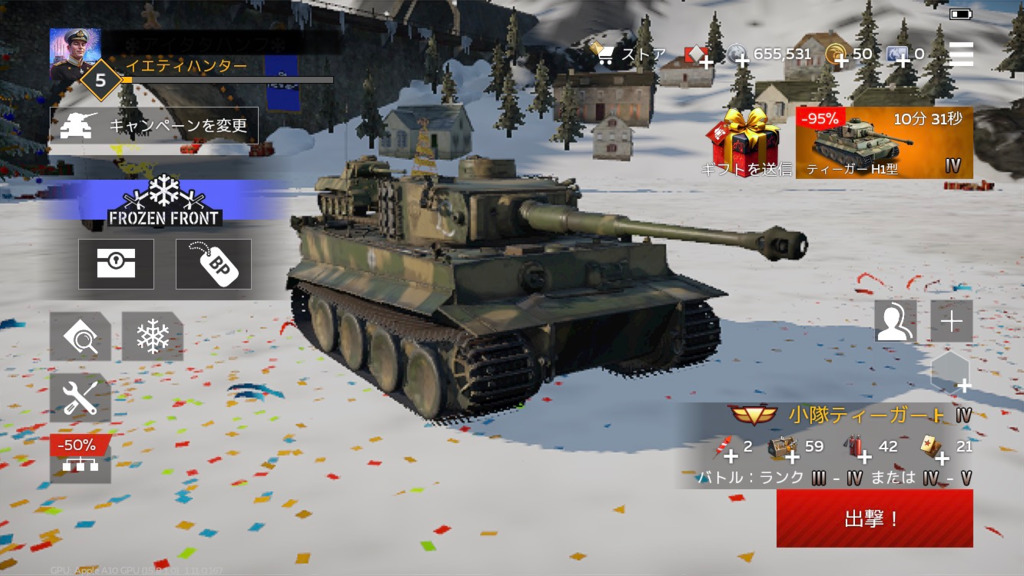Screen dimensions: 1024x576
Task: Open the hamburger main menu
Action: pyautogui.click(x=961, y=54)
